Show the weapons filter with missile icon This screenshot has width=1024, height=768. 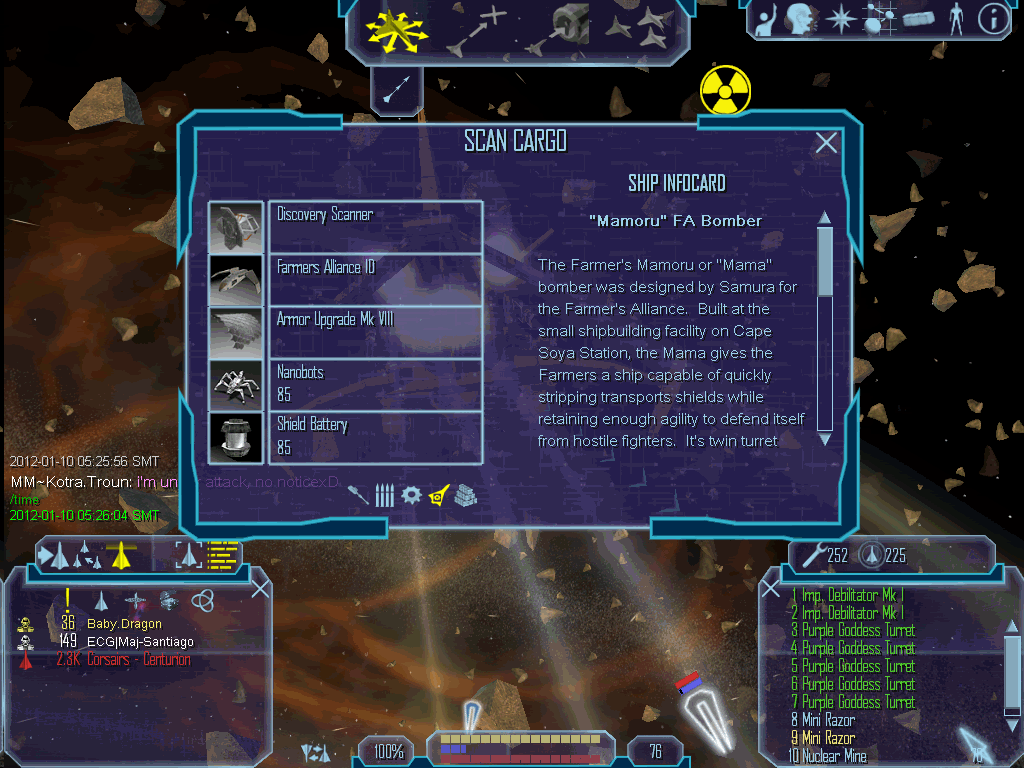pos(358,494)
